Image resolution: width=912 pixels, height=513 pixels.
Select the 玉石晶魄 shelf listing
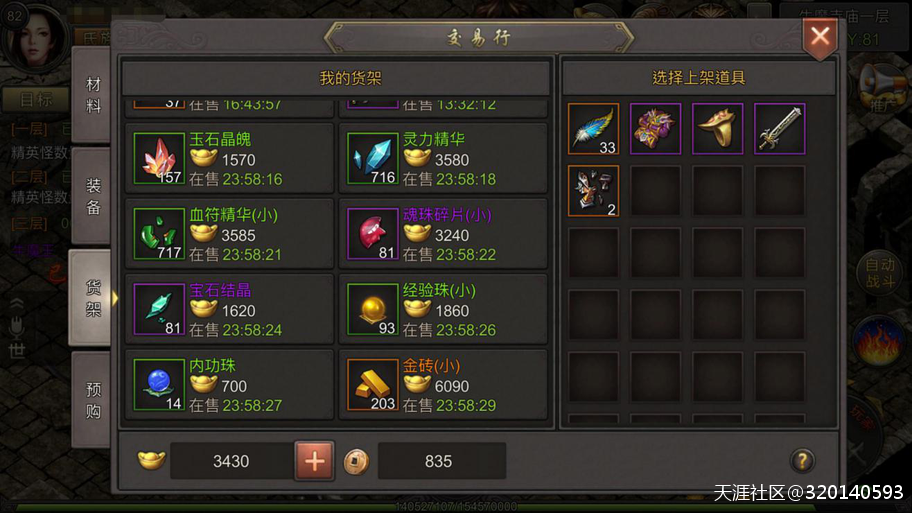click(231, 160)
